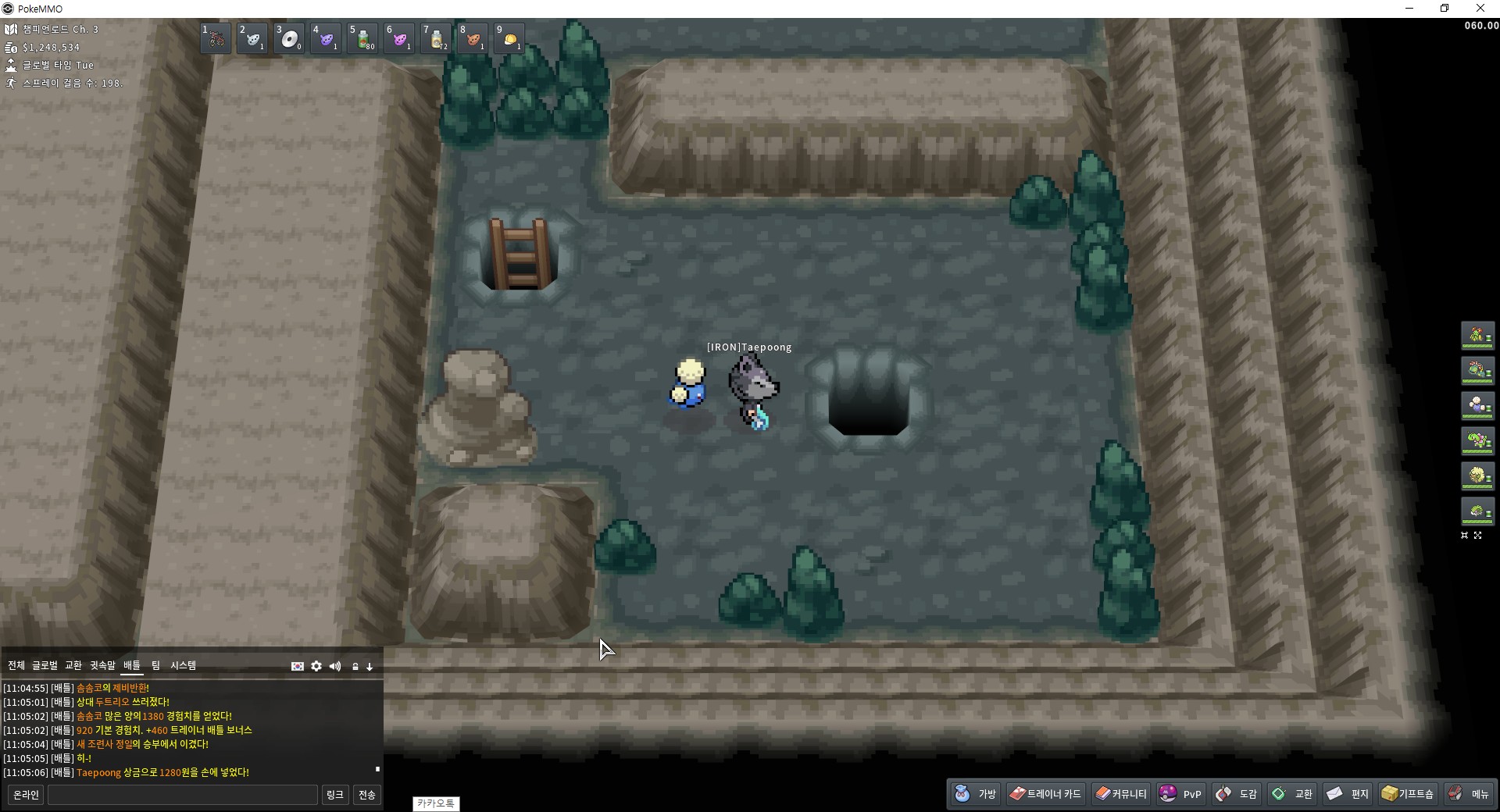Click the 전송 send button
The image size is (1500, 812).
tap(367, 795)
